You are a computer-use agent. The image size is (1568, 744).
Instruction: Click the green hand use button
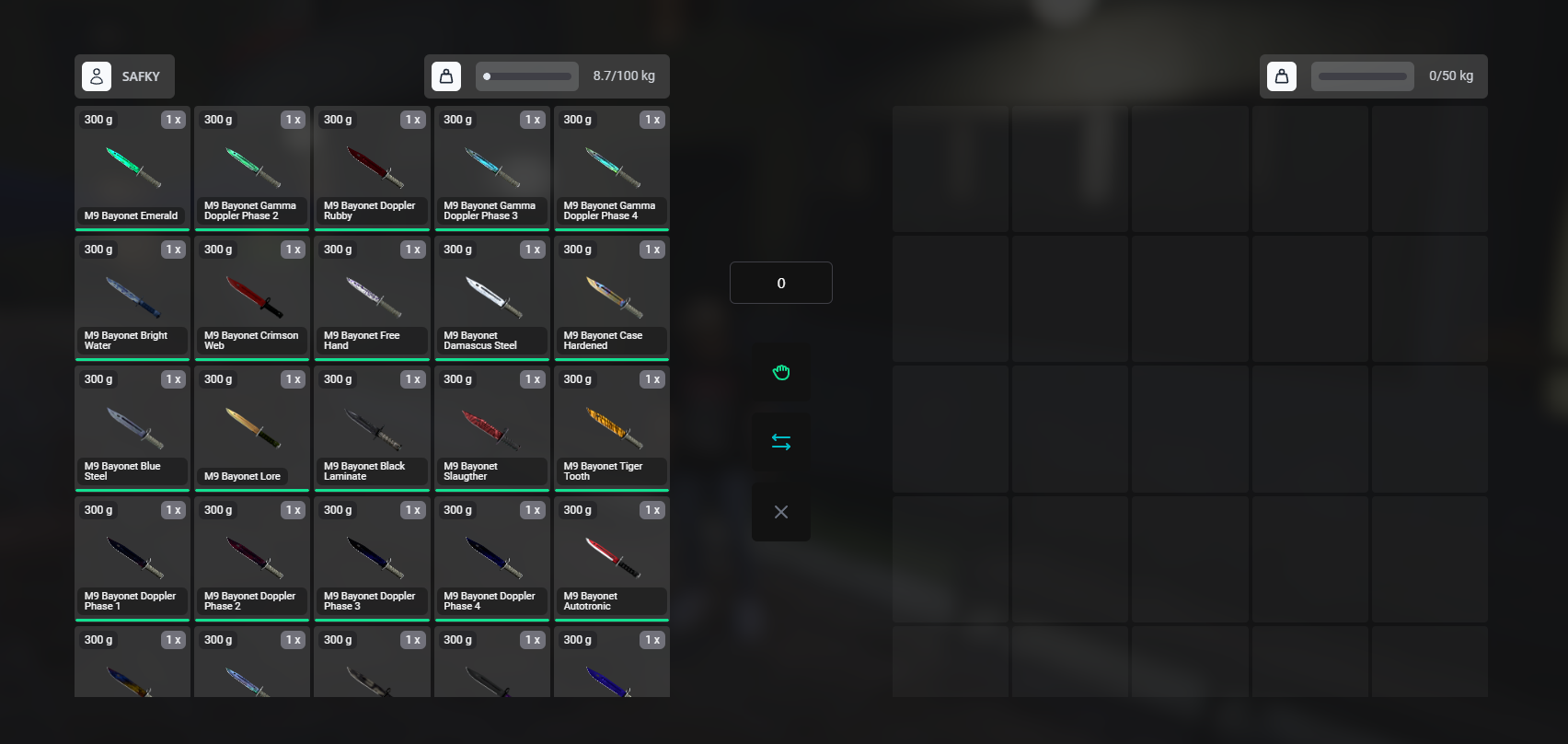780,372
